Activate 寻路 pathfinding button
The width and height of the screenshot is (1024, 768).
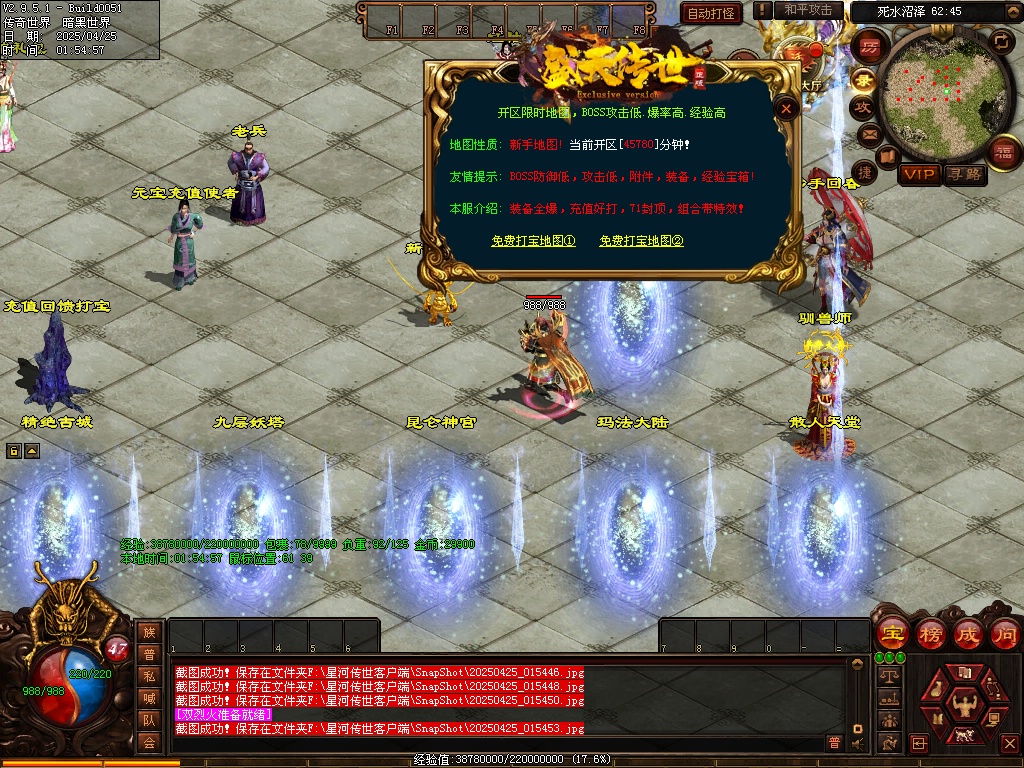click(x=965, y=174)
